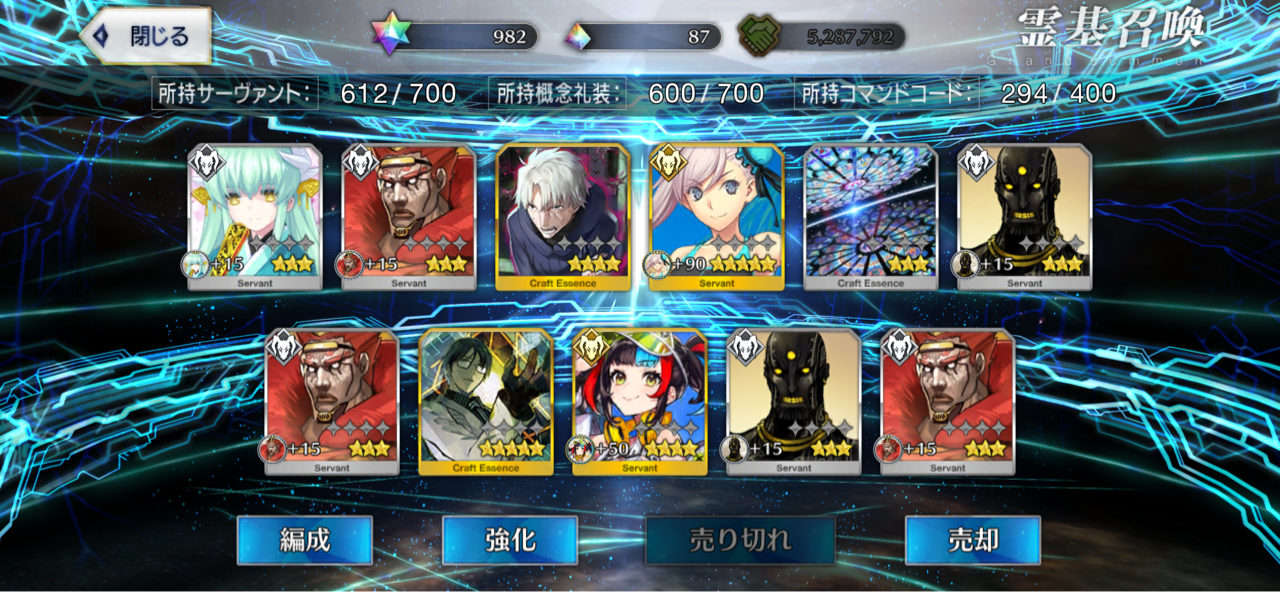Viewport: 1280px width, 592px height.
Task: Open the 売却 sell menu
Action: (x=972, y=541)
